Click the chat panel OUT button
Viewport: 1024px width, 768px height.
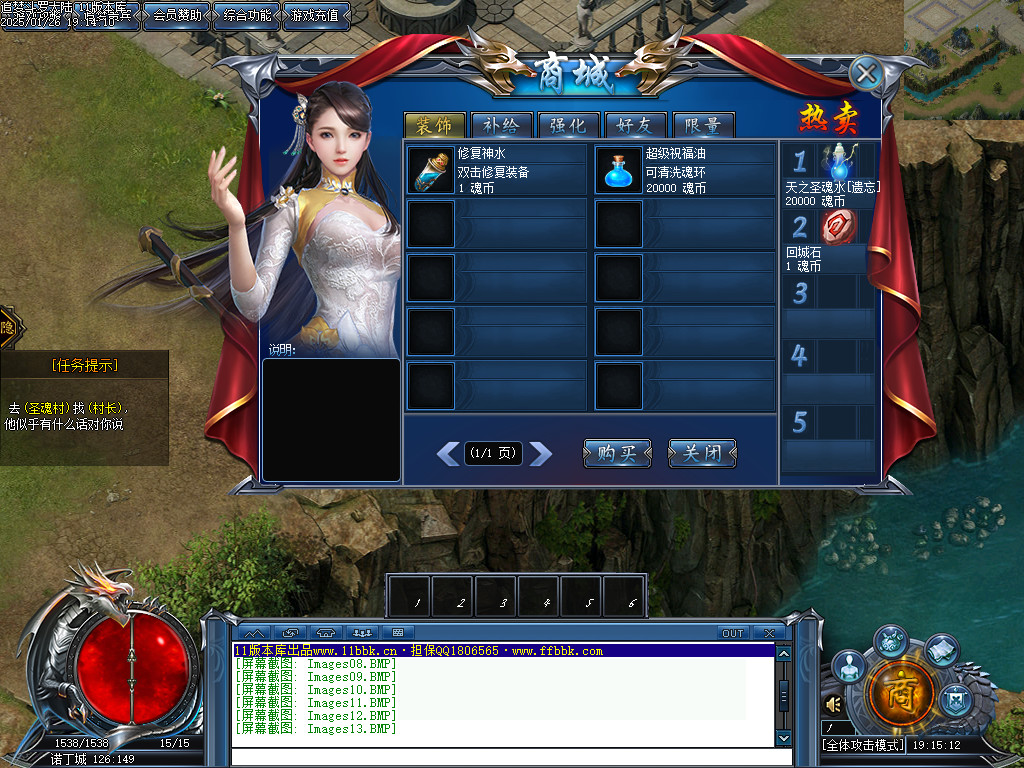(733, 633)
